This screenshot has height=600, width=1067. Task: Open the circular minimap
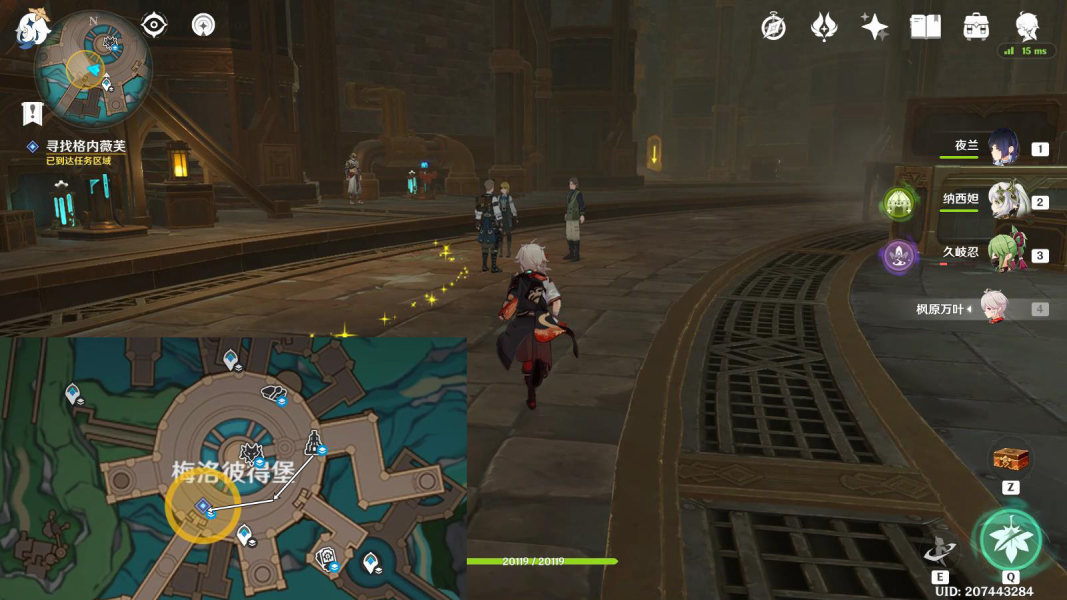pyautogui.click(x=93, y=68)
